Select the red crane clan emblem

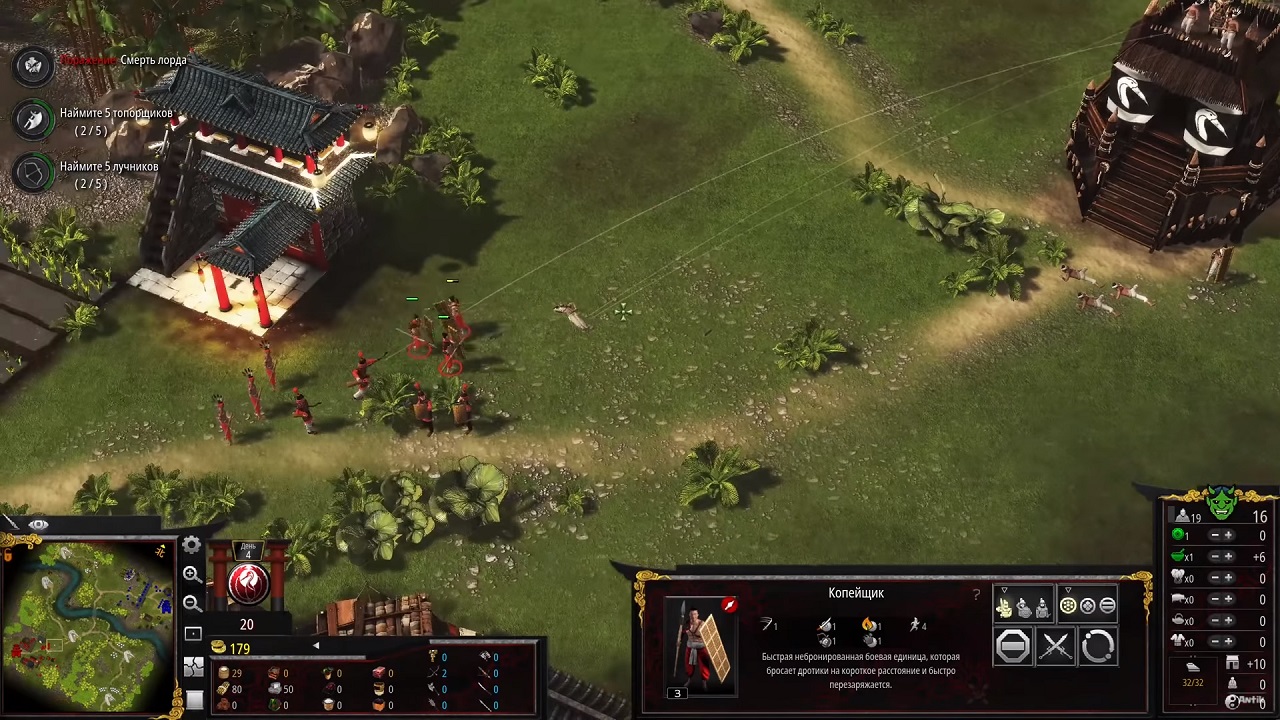(x=247, y=585)
